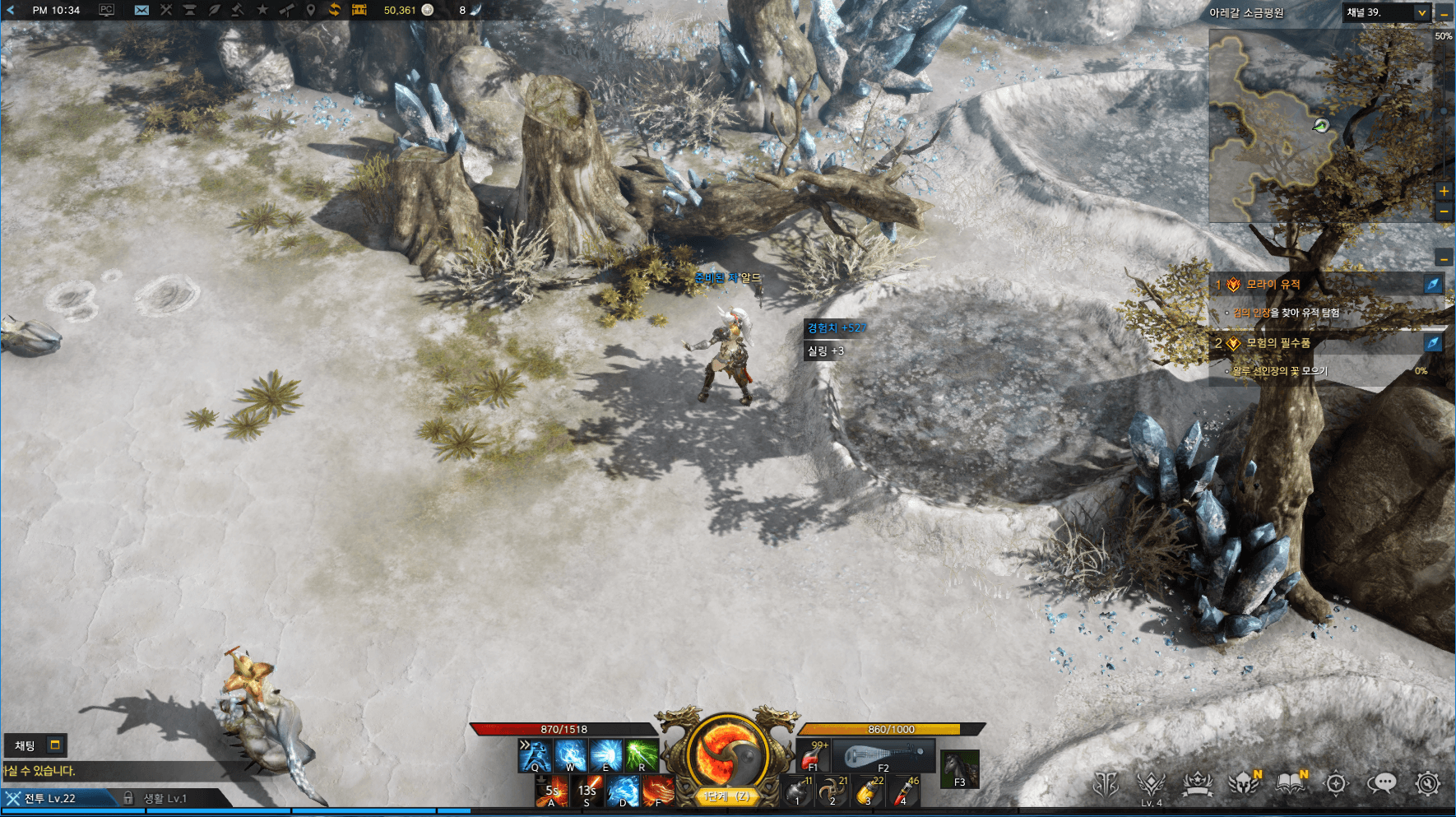
Task: Use the green R skill
Action: (x=642, y=754)
